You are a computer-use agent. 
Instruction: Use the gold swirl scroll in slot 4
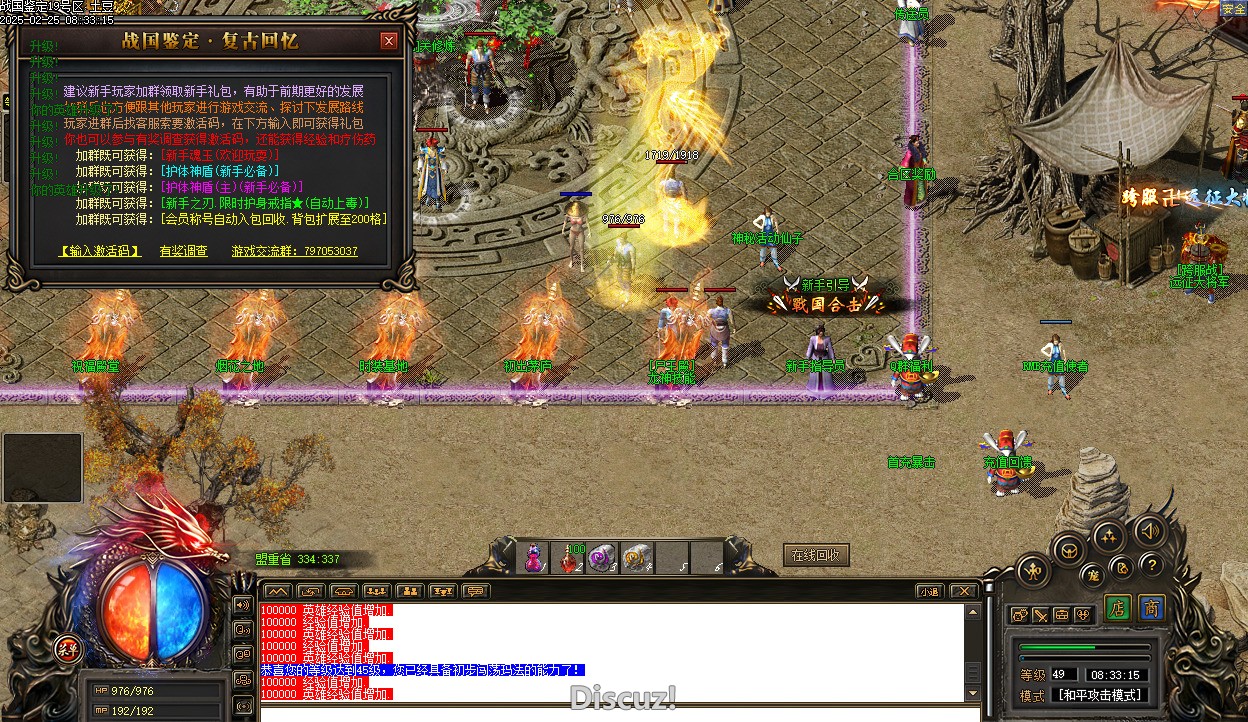[637, 558]
